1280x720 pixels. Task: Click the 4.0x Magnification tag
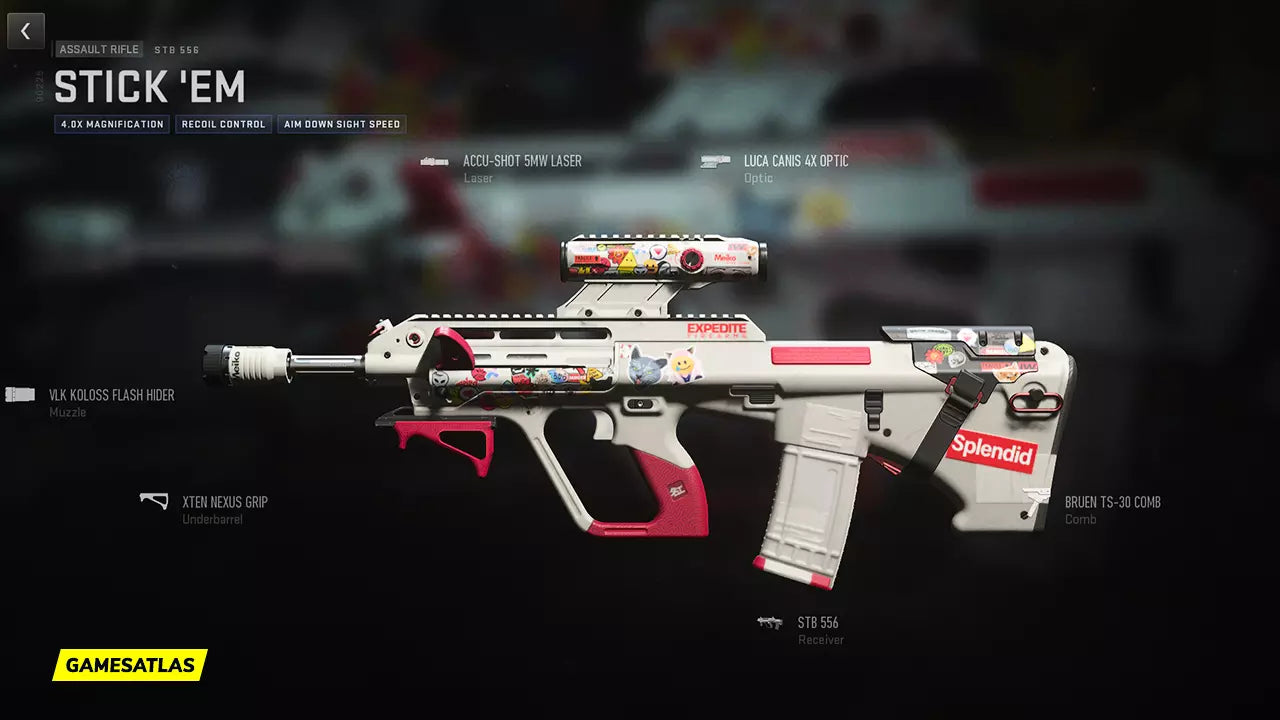[112, 125]
